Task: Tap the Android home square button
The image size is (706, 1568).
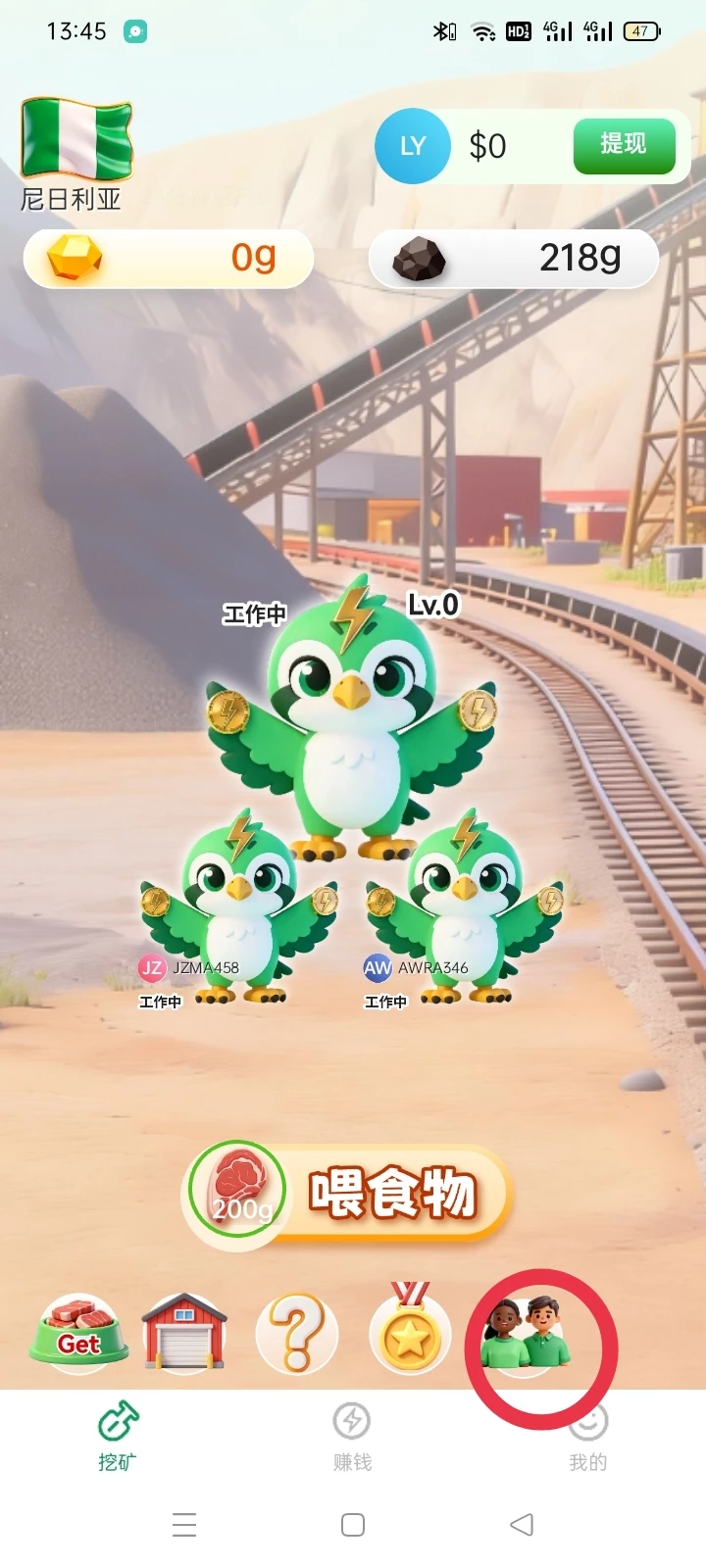Action: click(x=353, y=1525)
